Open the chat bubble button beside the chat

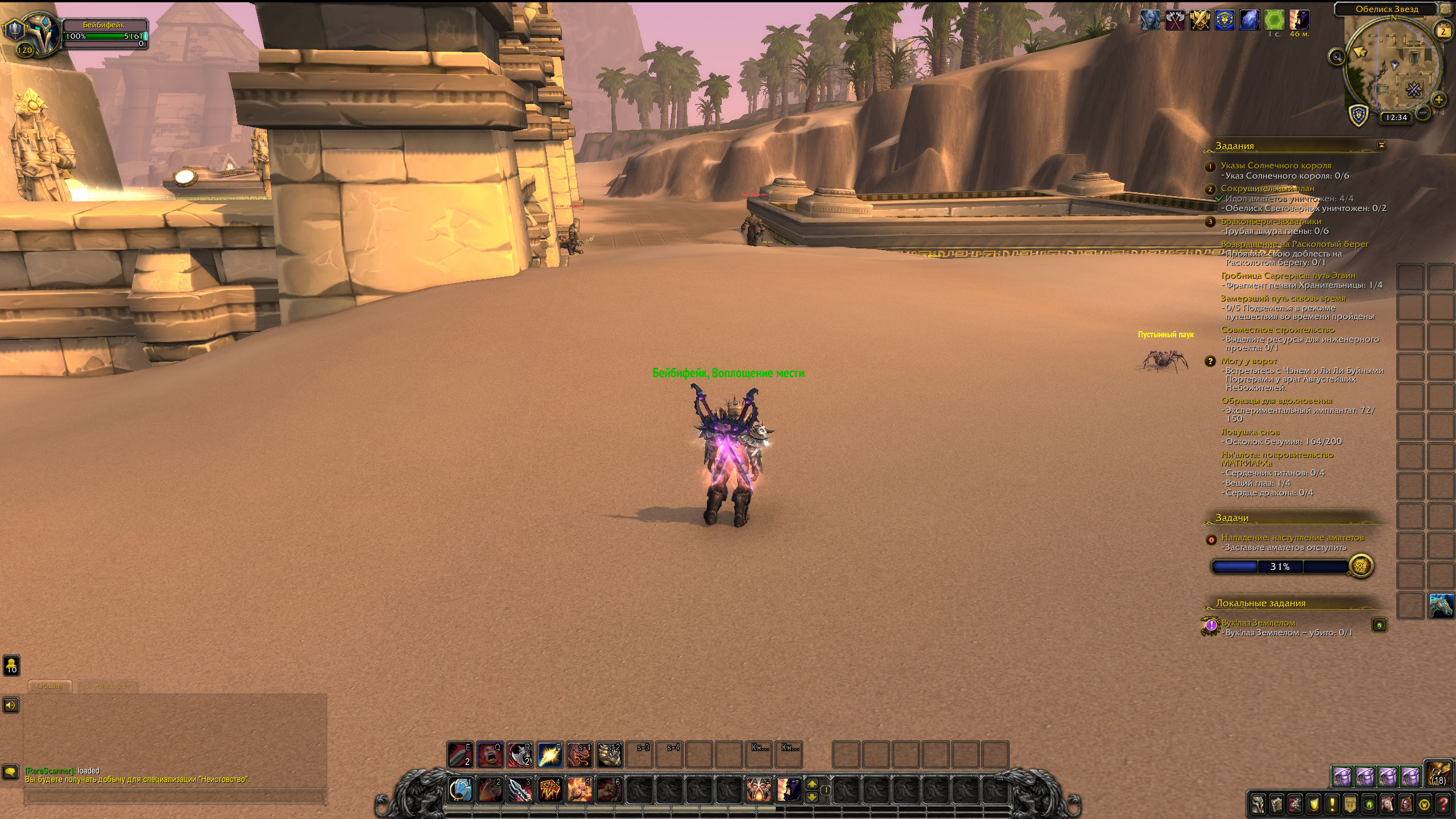click(11, 772)
